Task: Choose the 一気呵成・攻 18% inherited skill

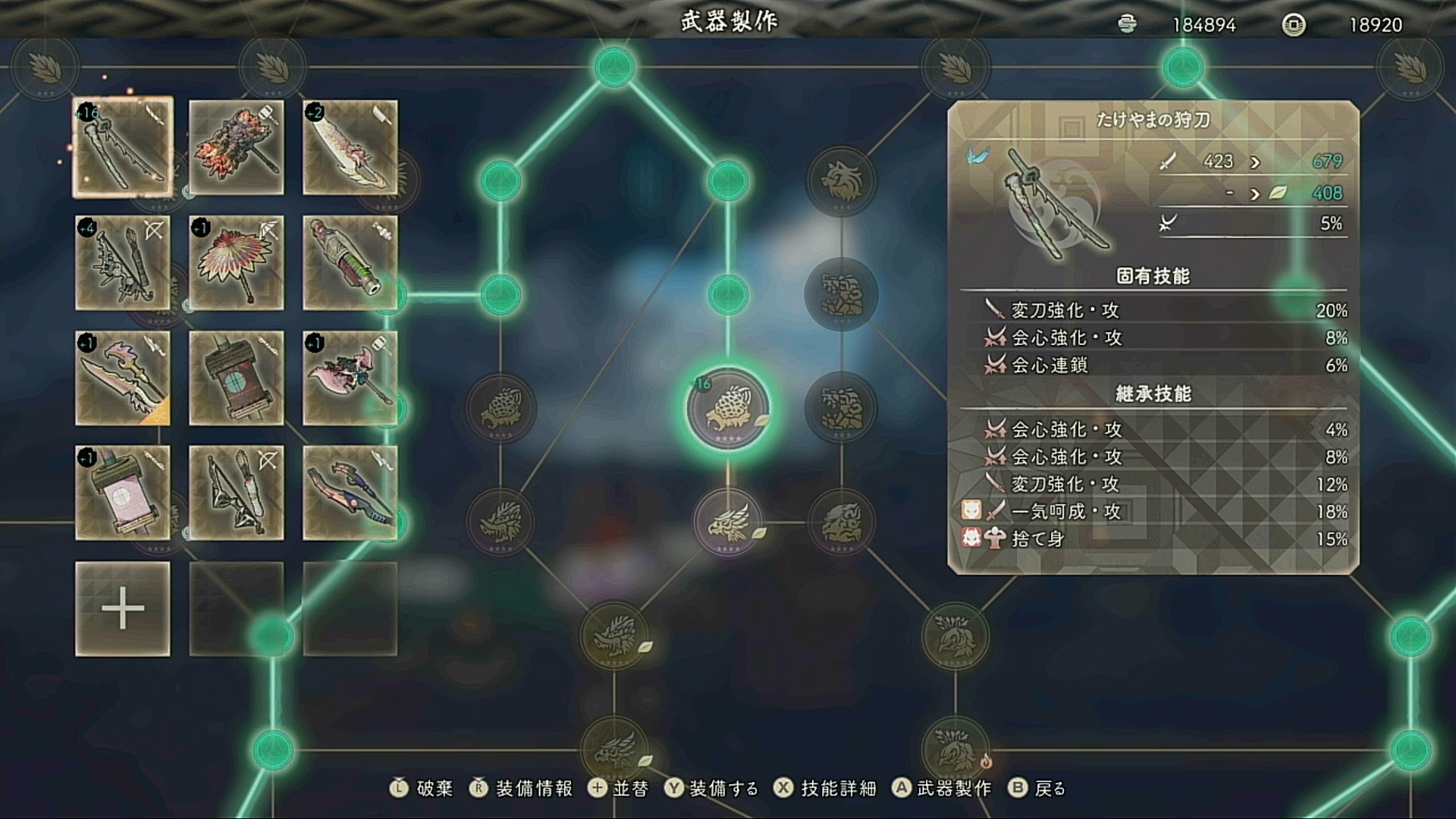Action: coord(1153,512)
